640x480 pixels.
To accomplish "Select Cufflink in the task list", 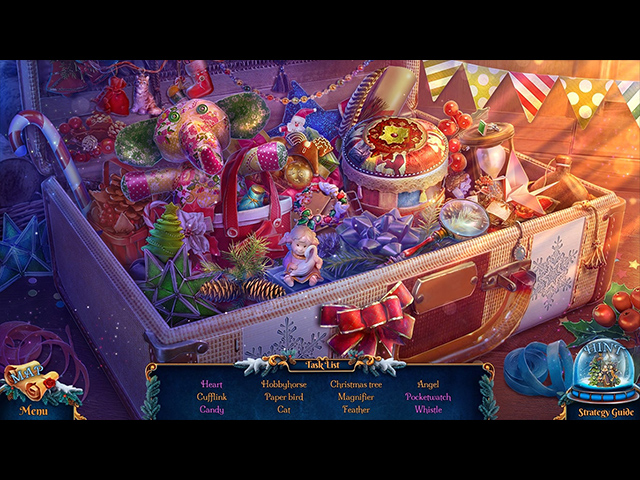I will click(212, 397).
